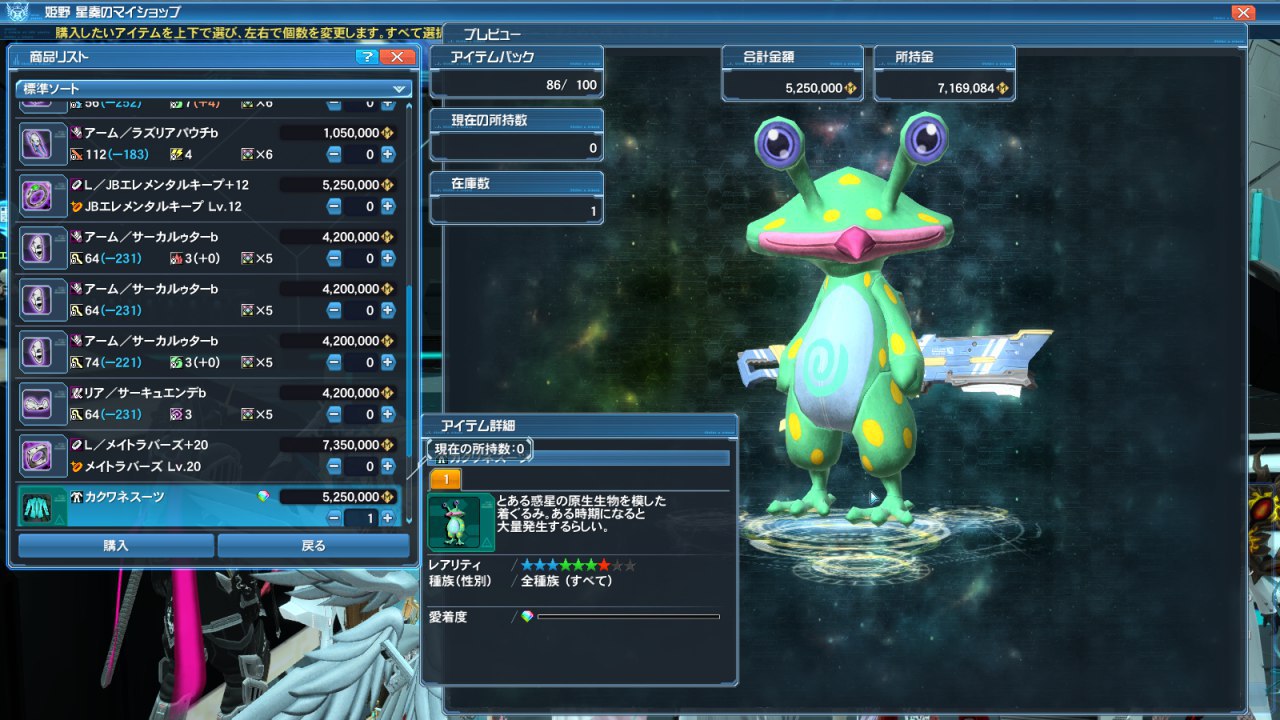Click the 戻る back button
Screen dimensions: 1280x720
313,545
